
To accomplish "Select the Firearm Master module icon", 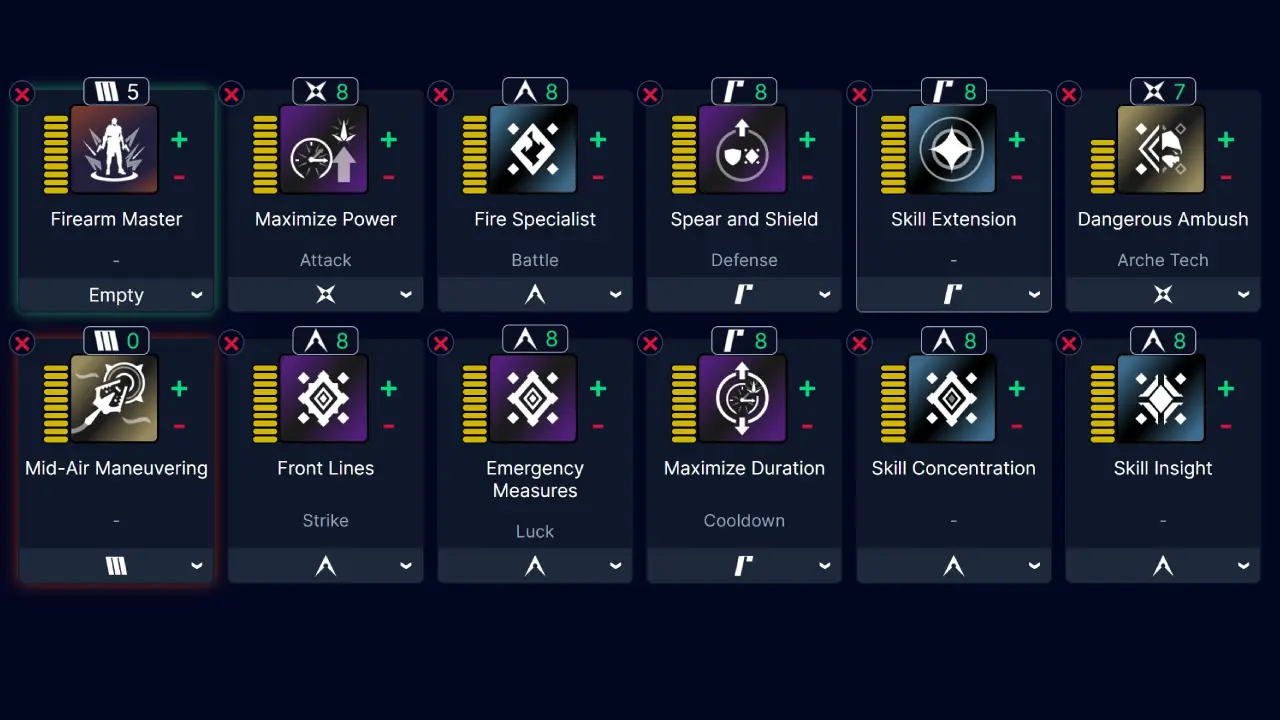I will click(116, 150).
